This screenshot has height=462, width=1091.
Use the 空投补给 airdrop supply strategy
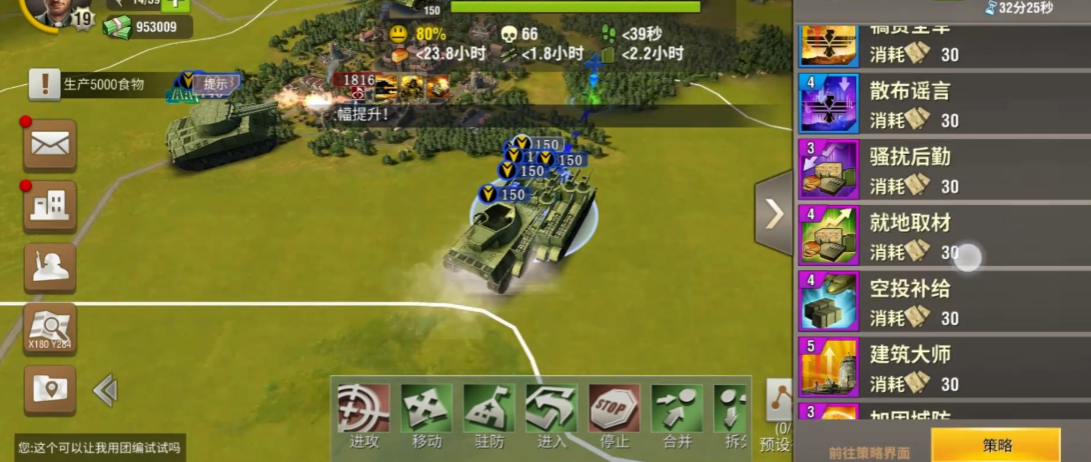pos(942,302)
